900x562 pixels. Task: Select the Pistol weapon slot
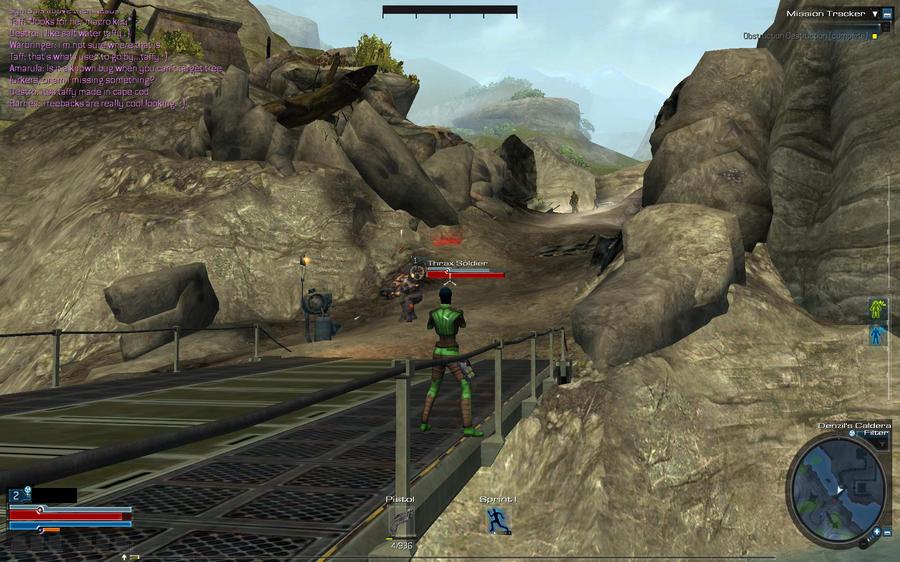[x=400, y=521]
